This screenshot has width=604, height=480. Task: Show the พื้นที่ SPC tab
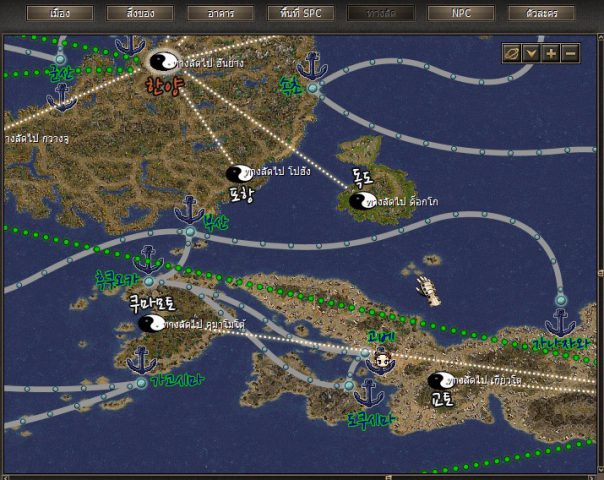click(300, 14)
